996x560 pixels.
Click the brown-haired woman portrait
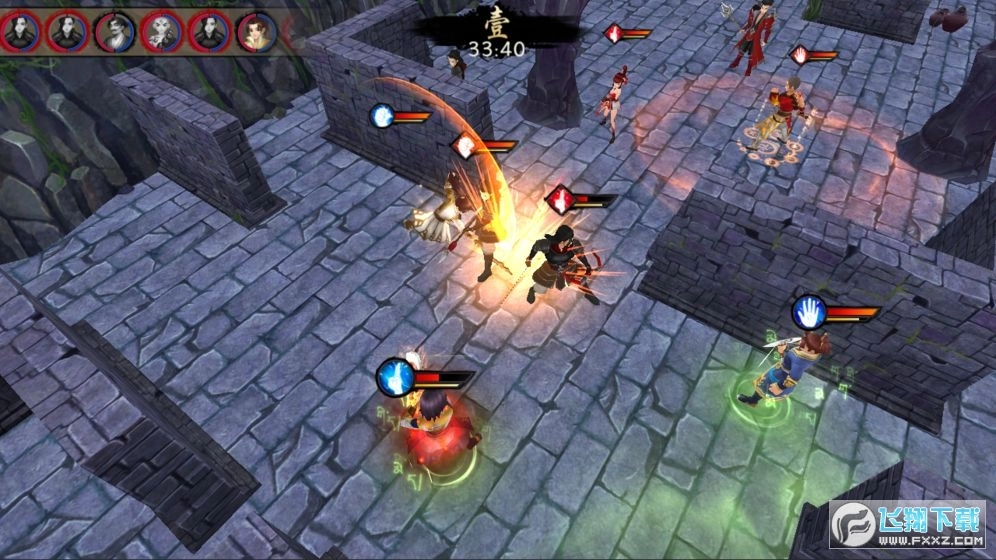click(x=257, y=31)
